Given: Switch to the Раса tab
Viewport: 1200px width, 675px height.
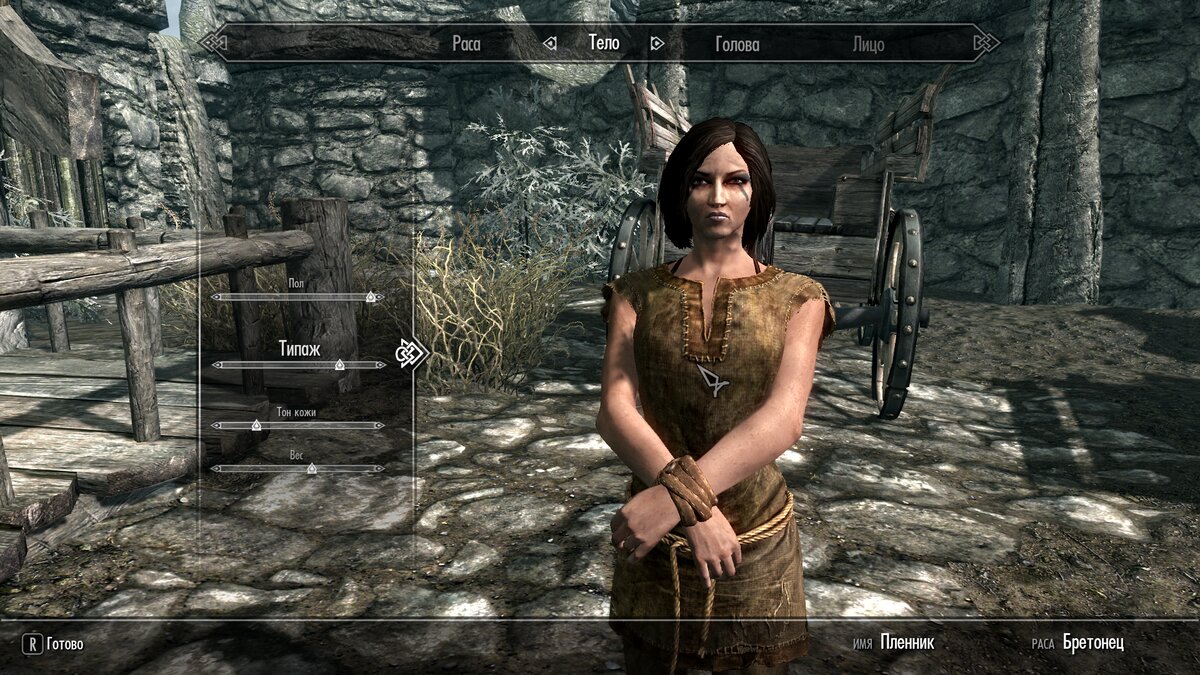Looking at the screenshot, I should [466, 44].
